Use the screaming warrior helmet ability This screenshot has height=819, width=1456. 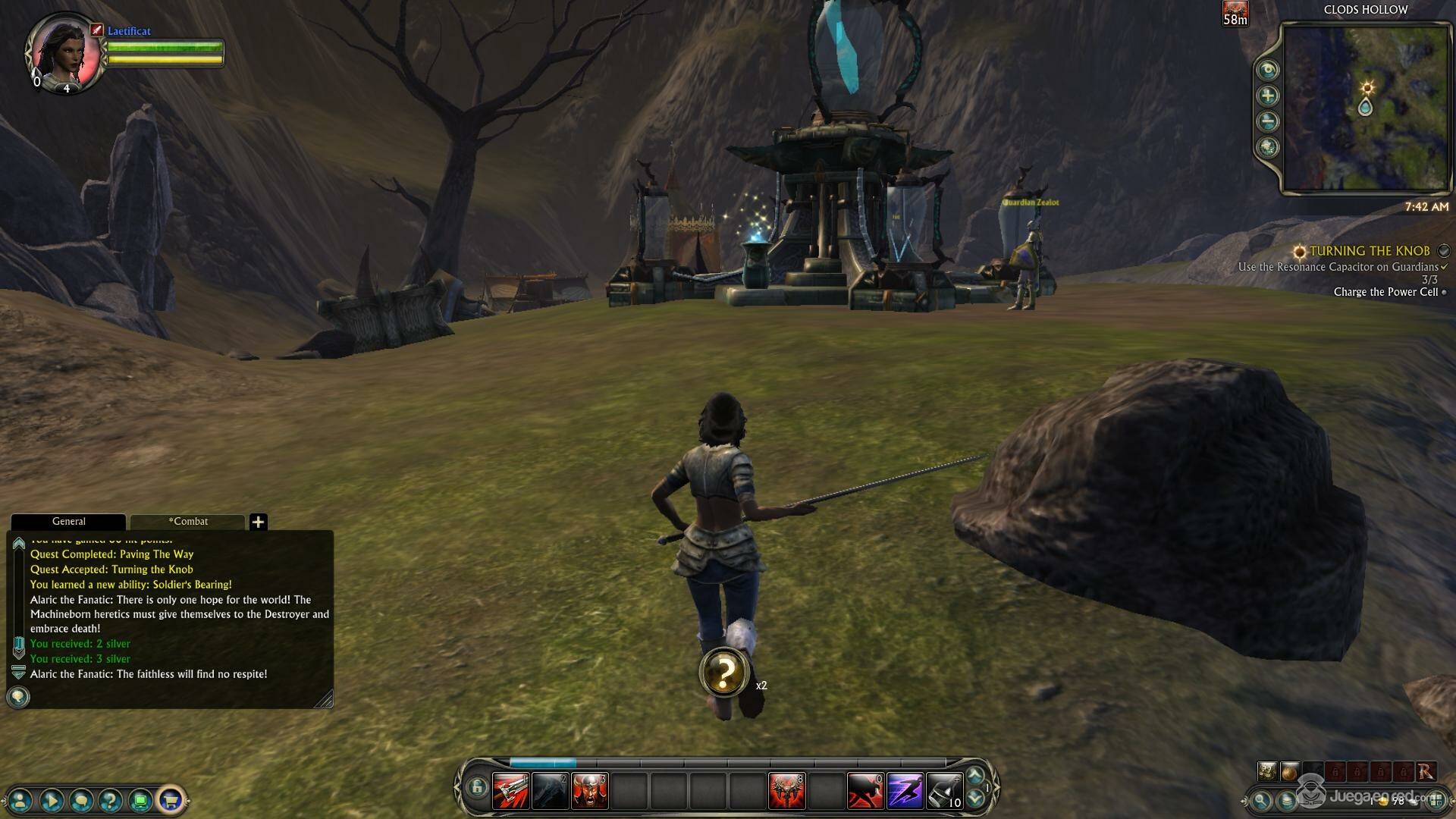pyautogui.click(x=589, y=791)
